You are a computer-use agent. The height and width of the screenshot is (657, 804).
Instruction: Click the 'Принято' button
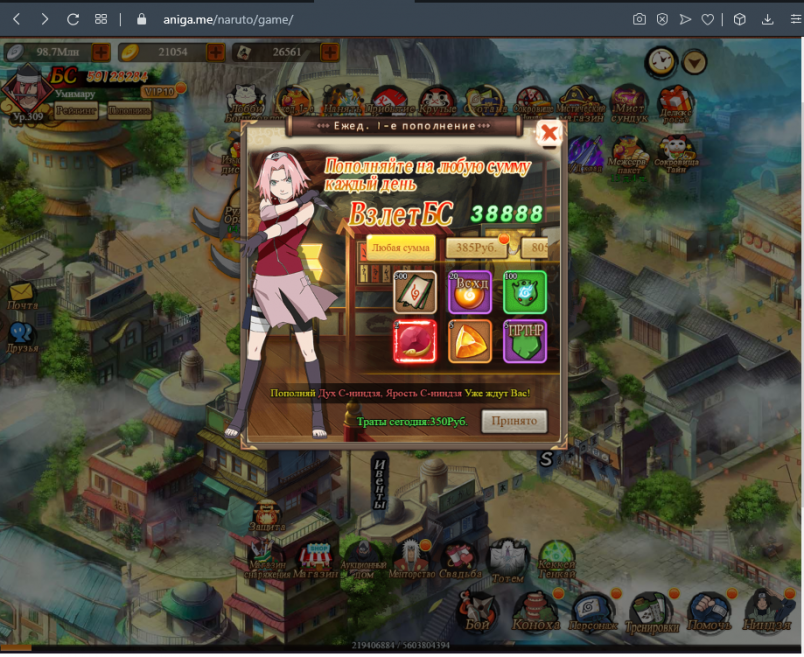[514, 421]
